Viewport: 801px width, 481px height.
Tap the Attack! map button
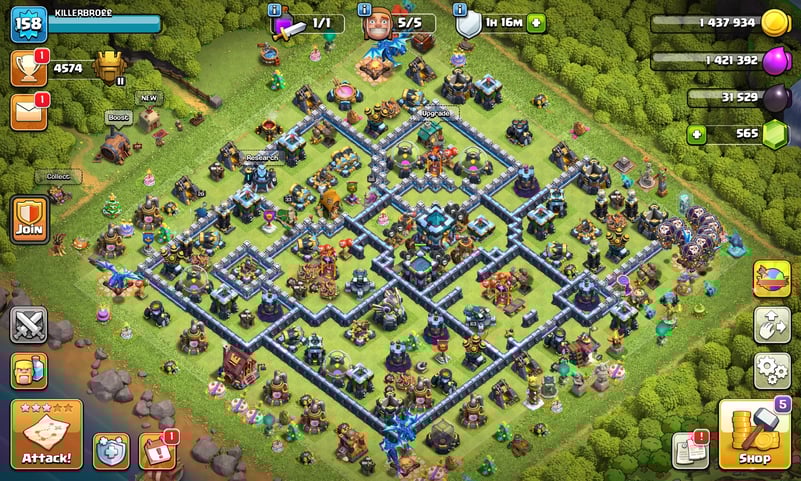46,434
